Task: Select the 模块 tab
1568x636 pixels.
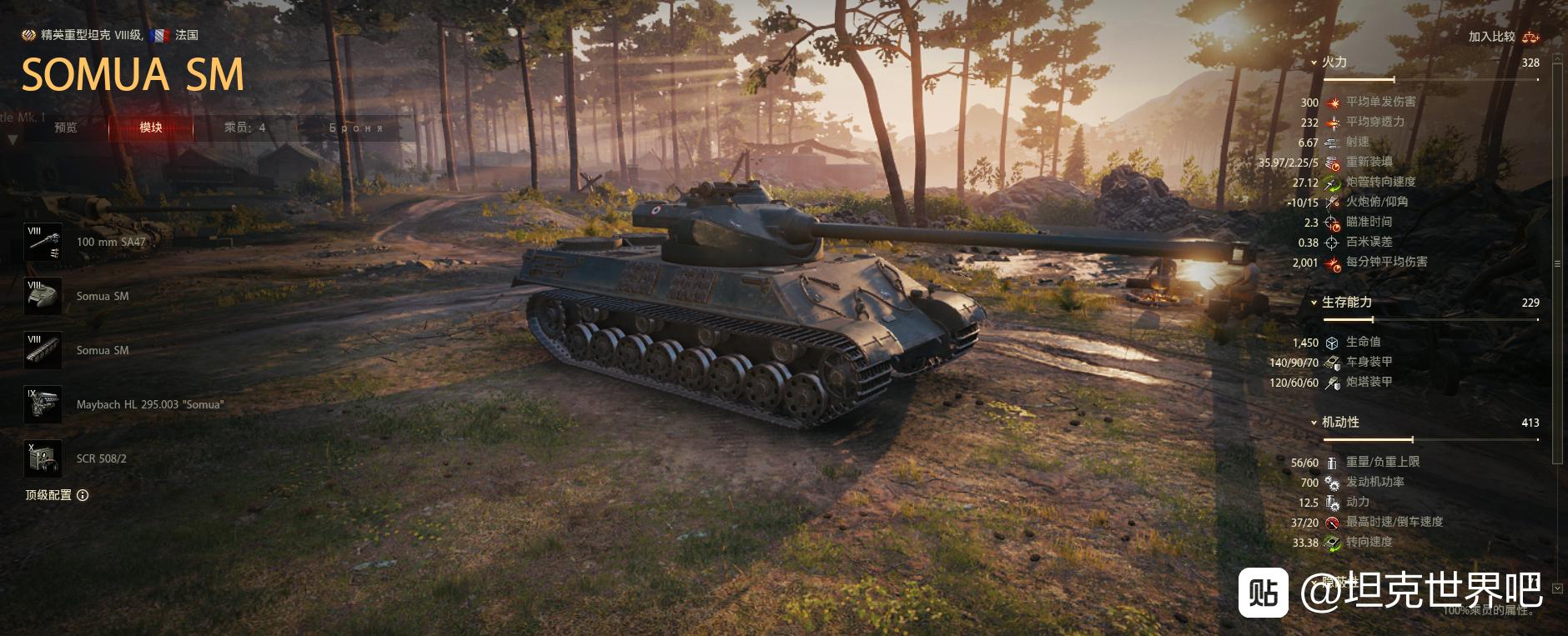Action: (151, 128)
